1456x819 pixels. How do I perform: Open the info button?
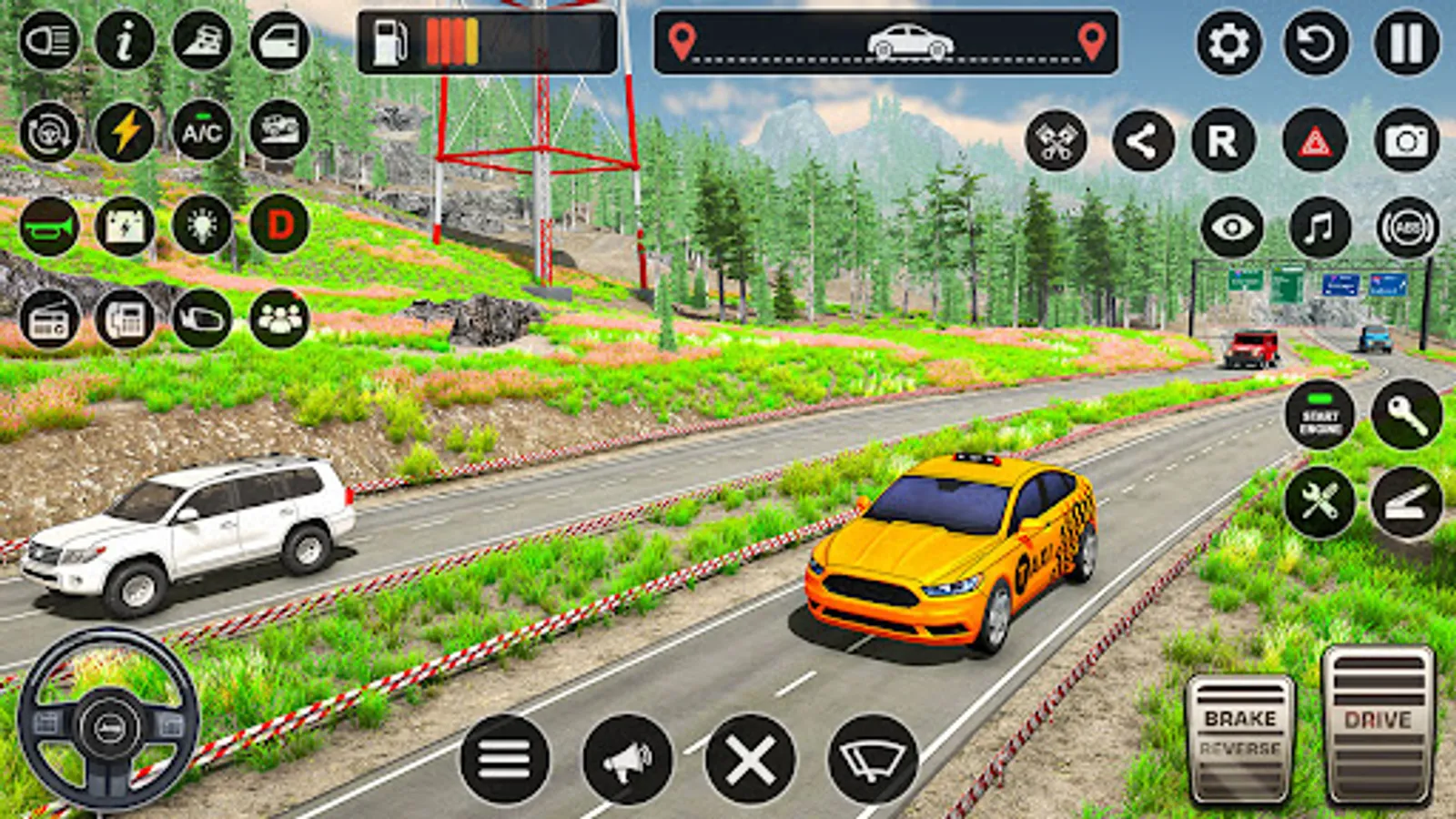point(125,41)
